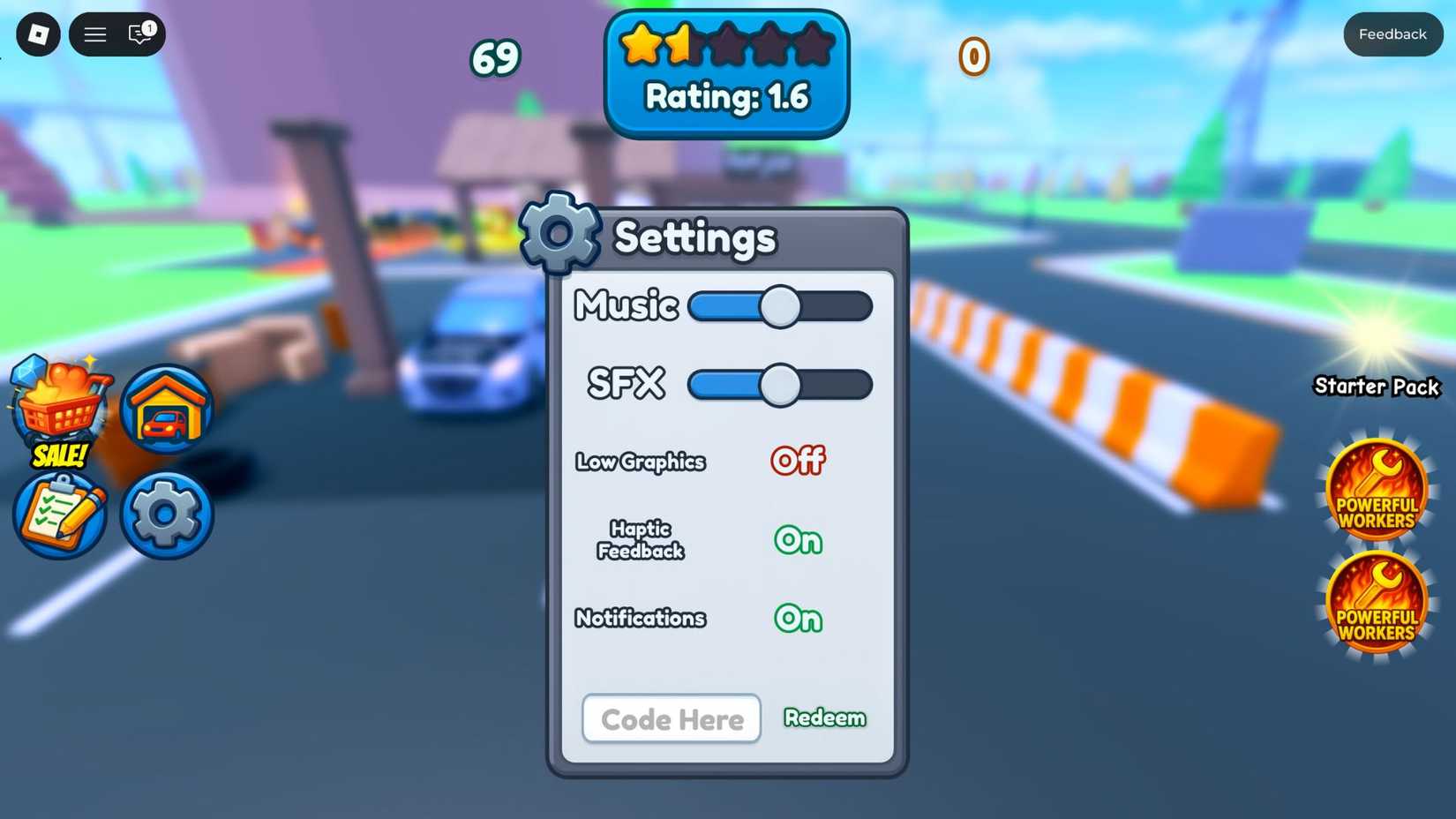This screenshot has width=1456, height=819.
Task: Click the Rating badge at the top
Action: pos(725,71)
